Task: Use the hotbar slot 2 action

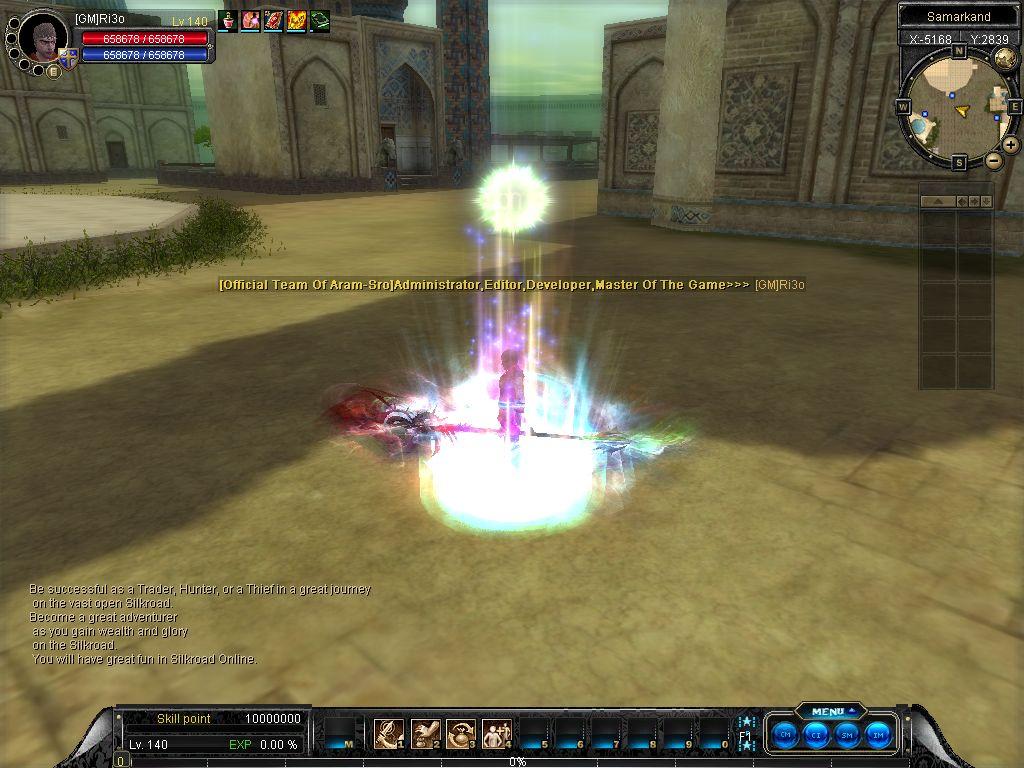Action: pyautogui.click(x=425, y=734)
